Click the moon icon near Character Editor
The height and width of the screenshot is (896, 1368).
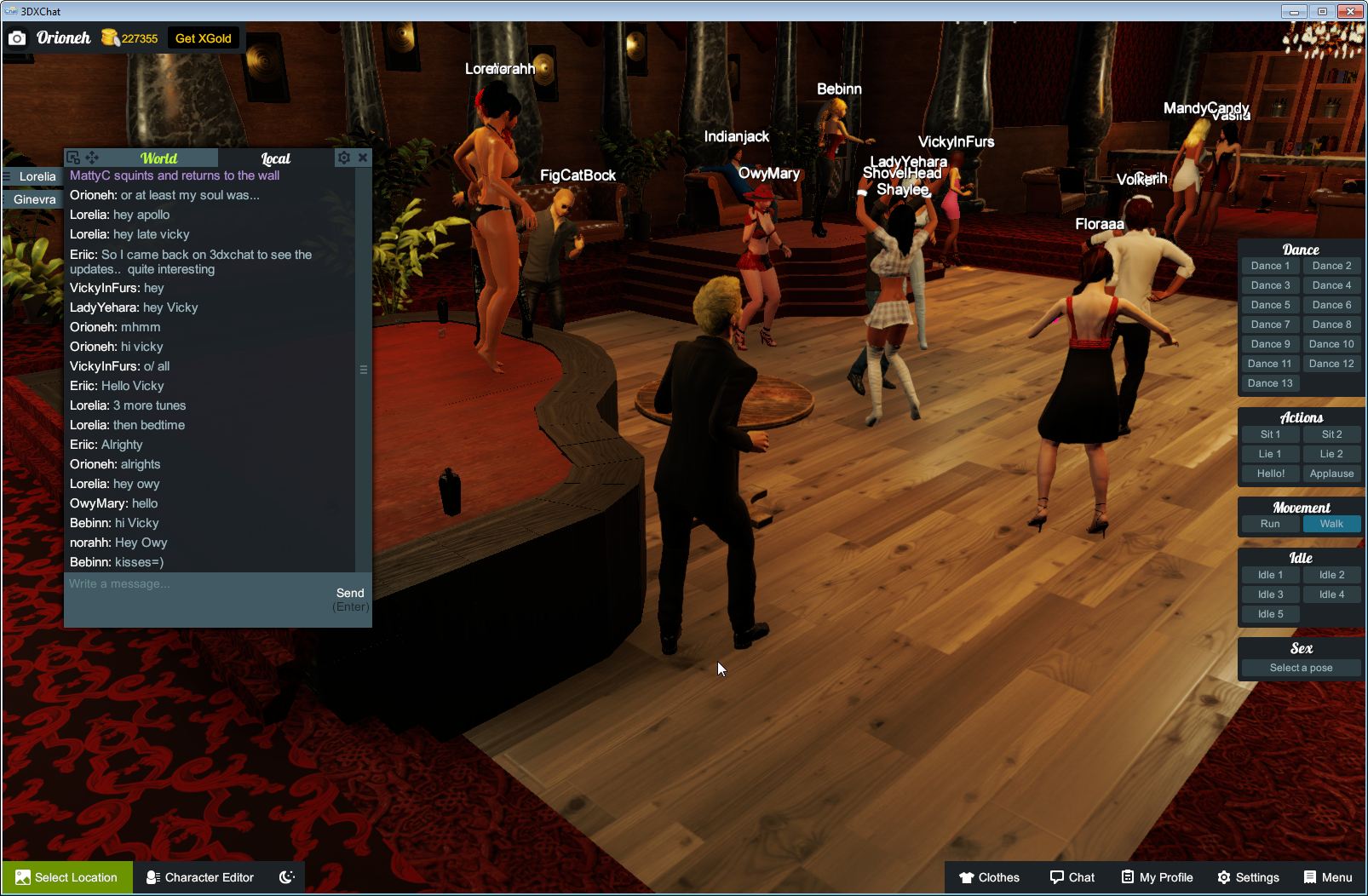[285, 877]
